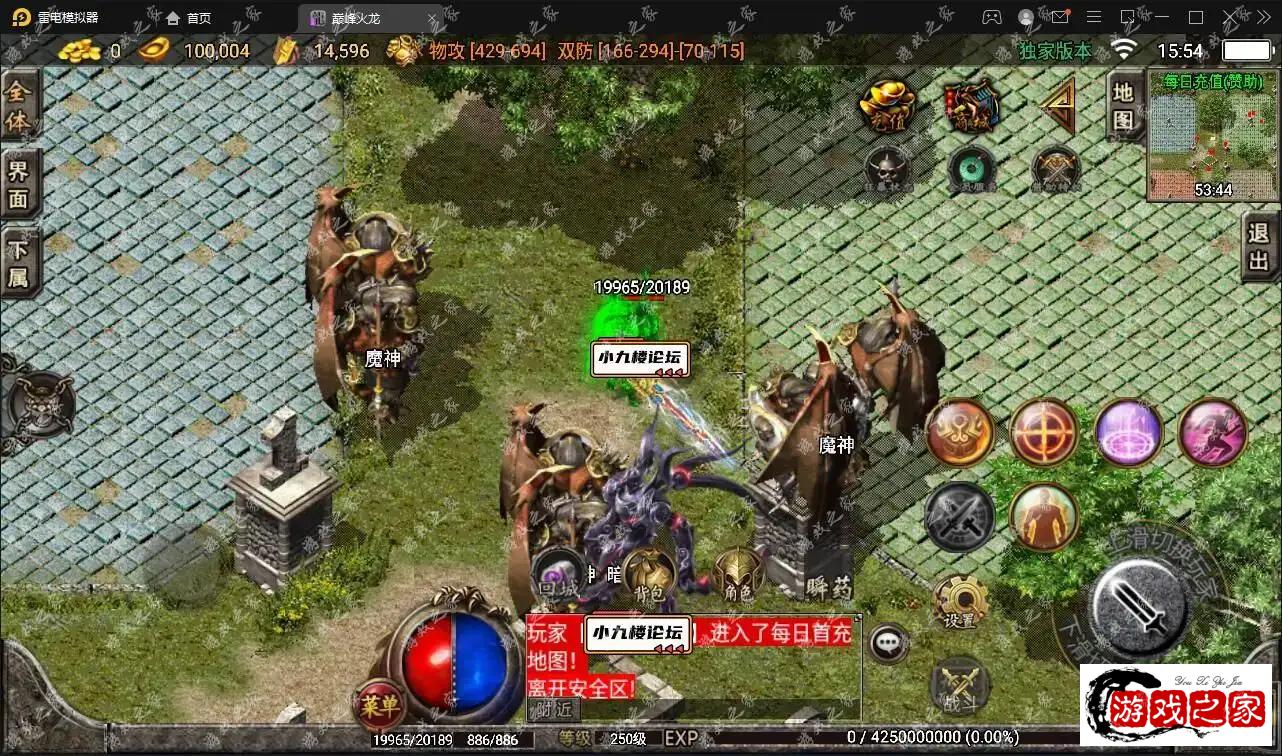Toggle the 战斗 combat mode button
This screenshot has width=1282, height=756.
960,687
